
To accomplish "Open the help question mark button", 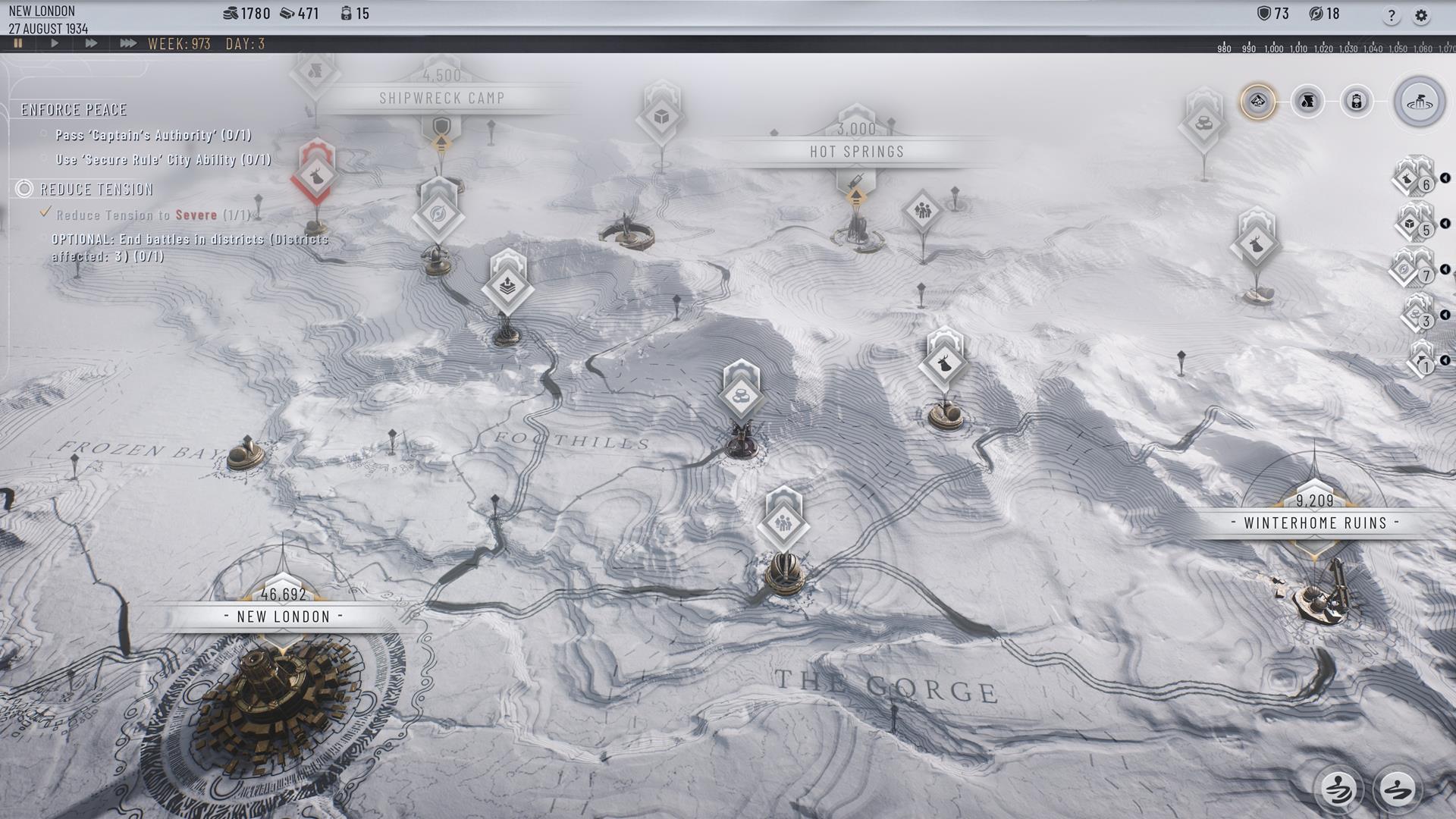I will (x=1391, y=16).
